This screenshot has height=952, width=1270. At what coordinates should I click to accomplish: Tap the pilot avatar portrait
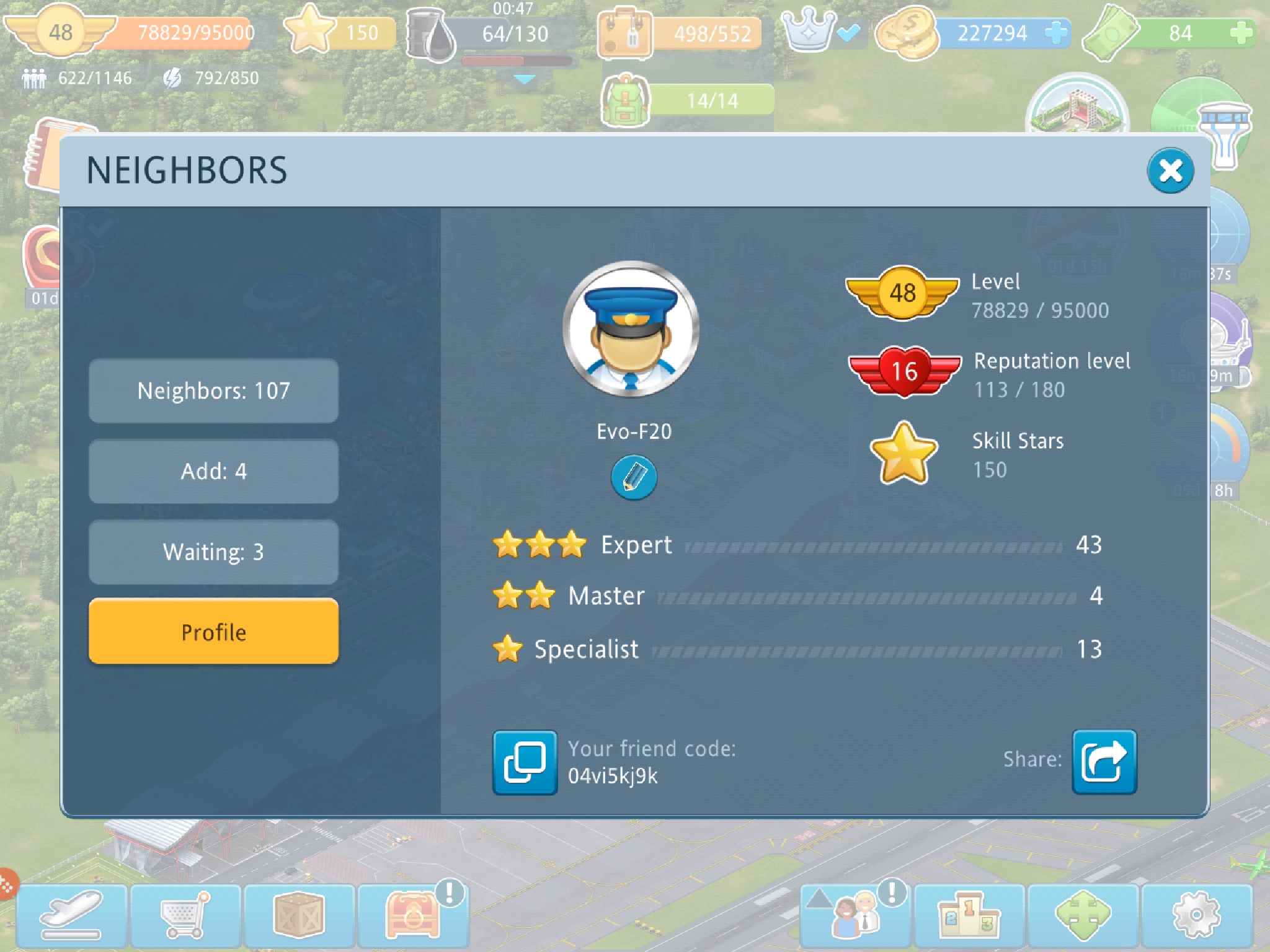pos(631,329)
